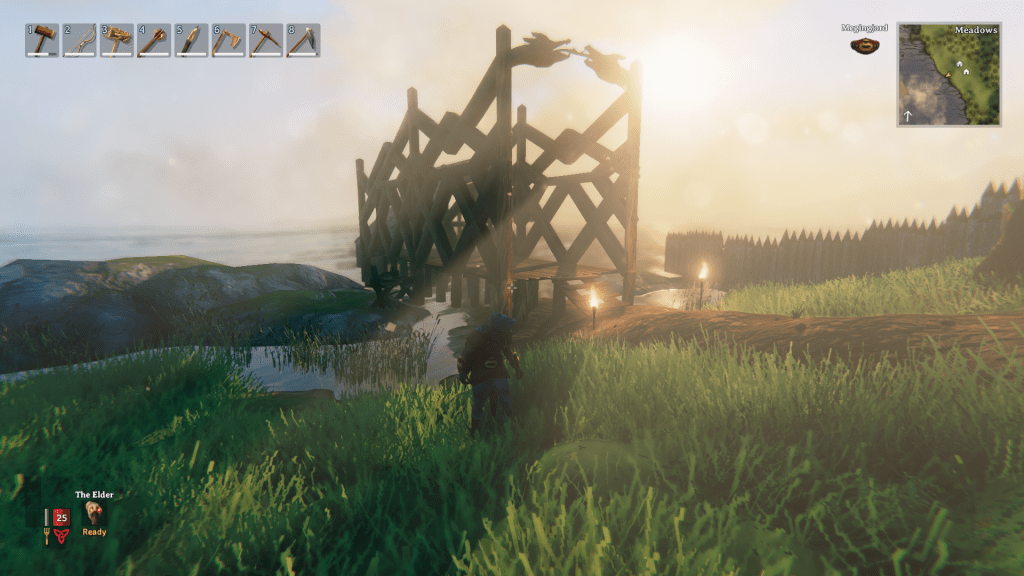Activate The Elder forsaken power icon
Screen dimensions: 1024x576
pyautogui.click(x=94, y=512)
